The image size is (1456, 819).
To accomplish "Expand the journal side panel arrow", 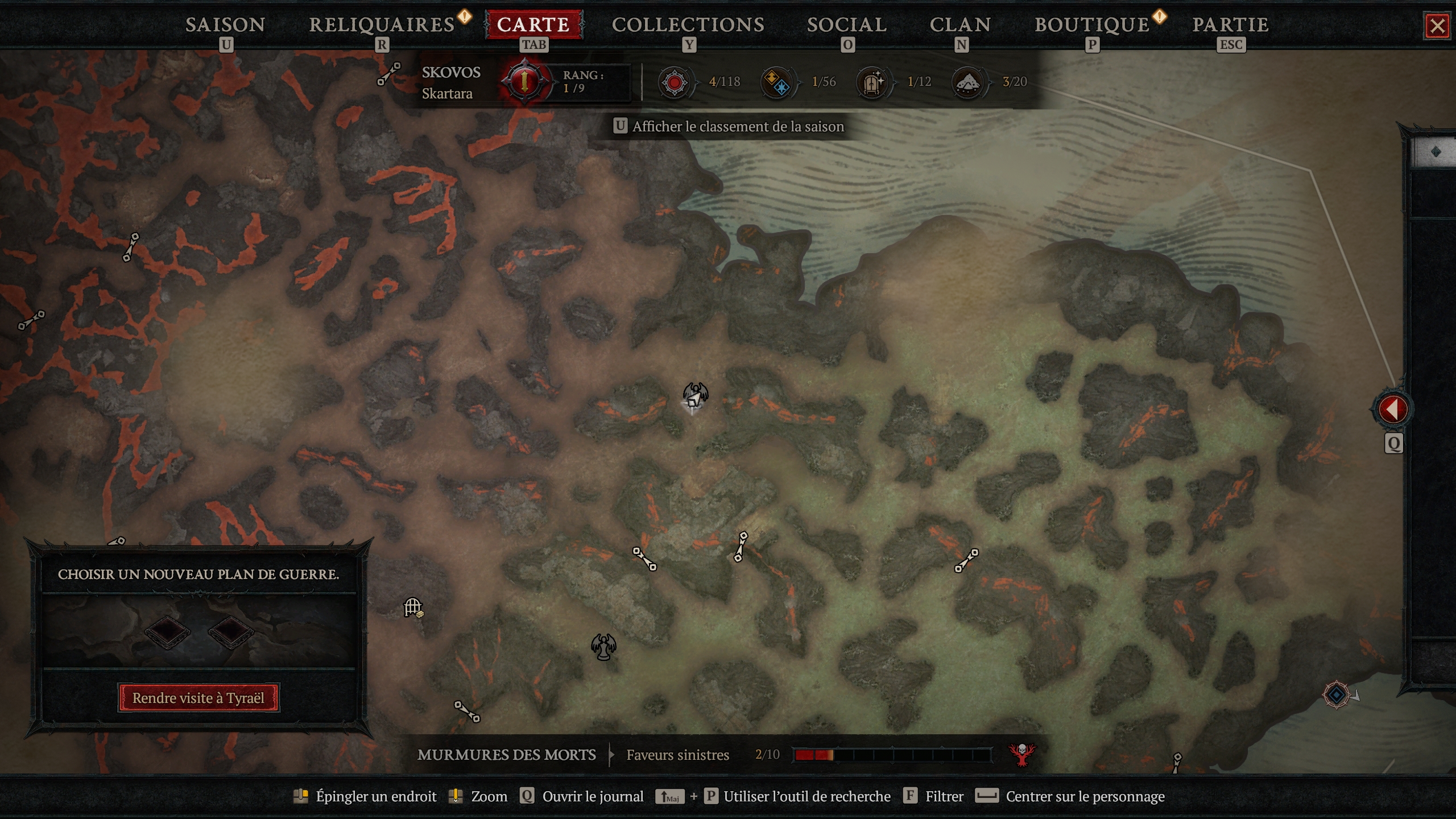I will [1393, 408].
